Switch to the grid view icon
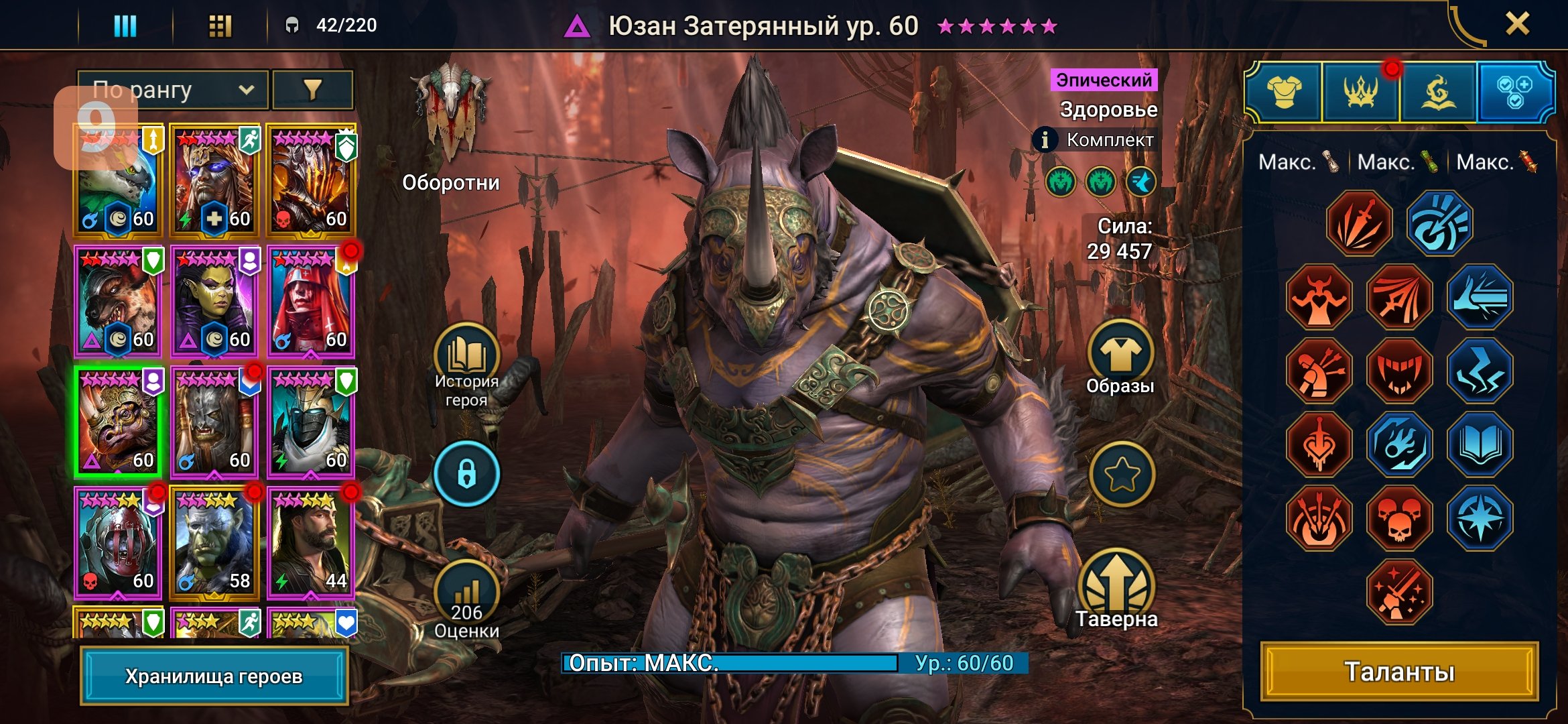 coord(220,26)
